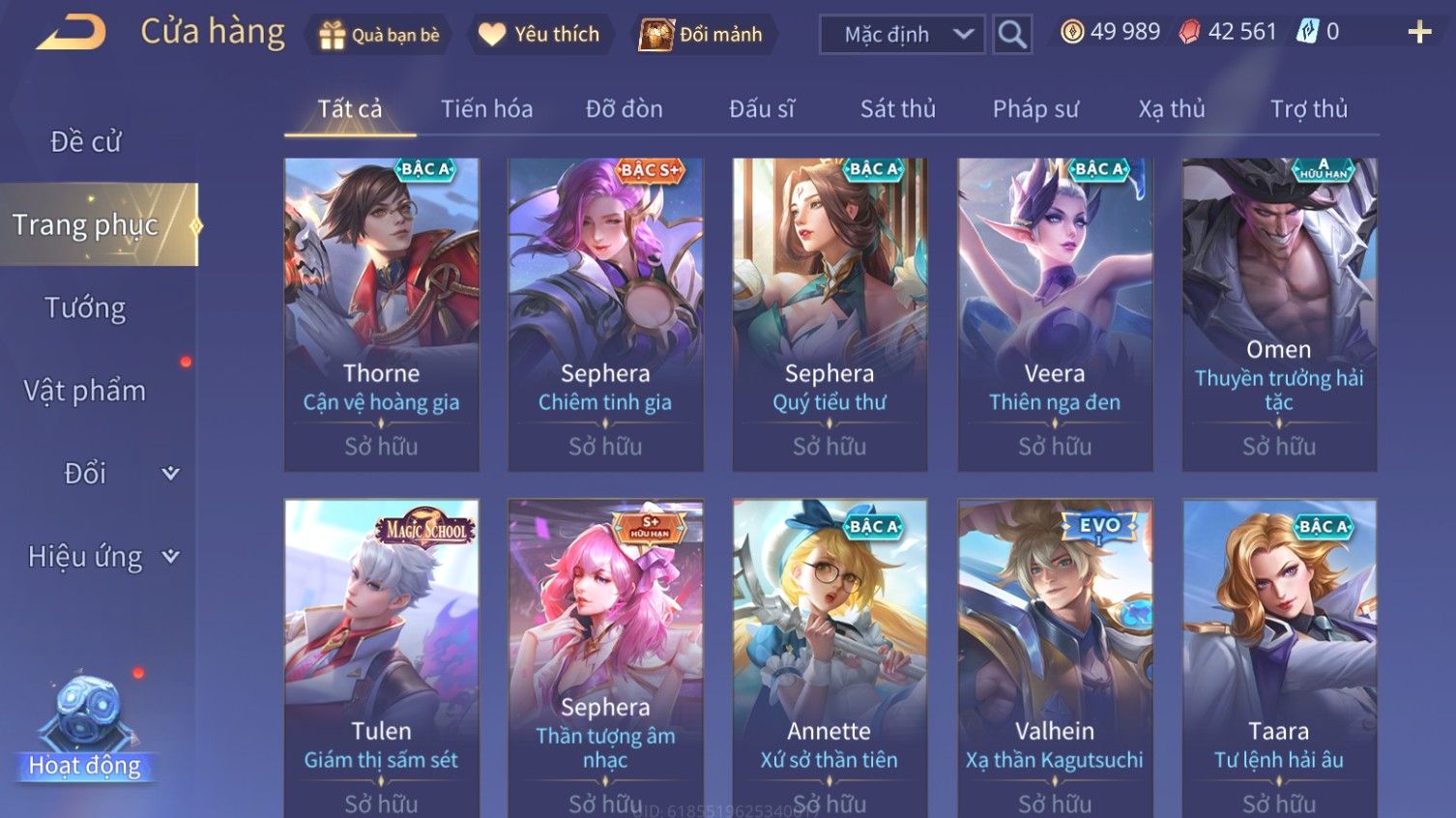The image size is (1456, 818).
Task: Choose the Trợ thủ tab
Action: tap(1308, 109)
